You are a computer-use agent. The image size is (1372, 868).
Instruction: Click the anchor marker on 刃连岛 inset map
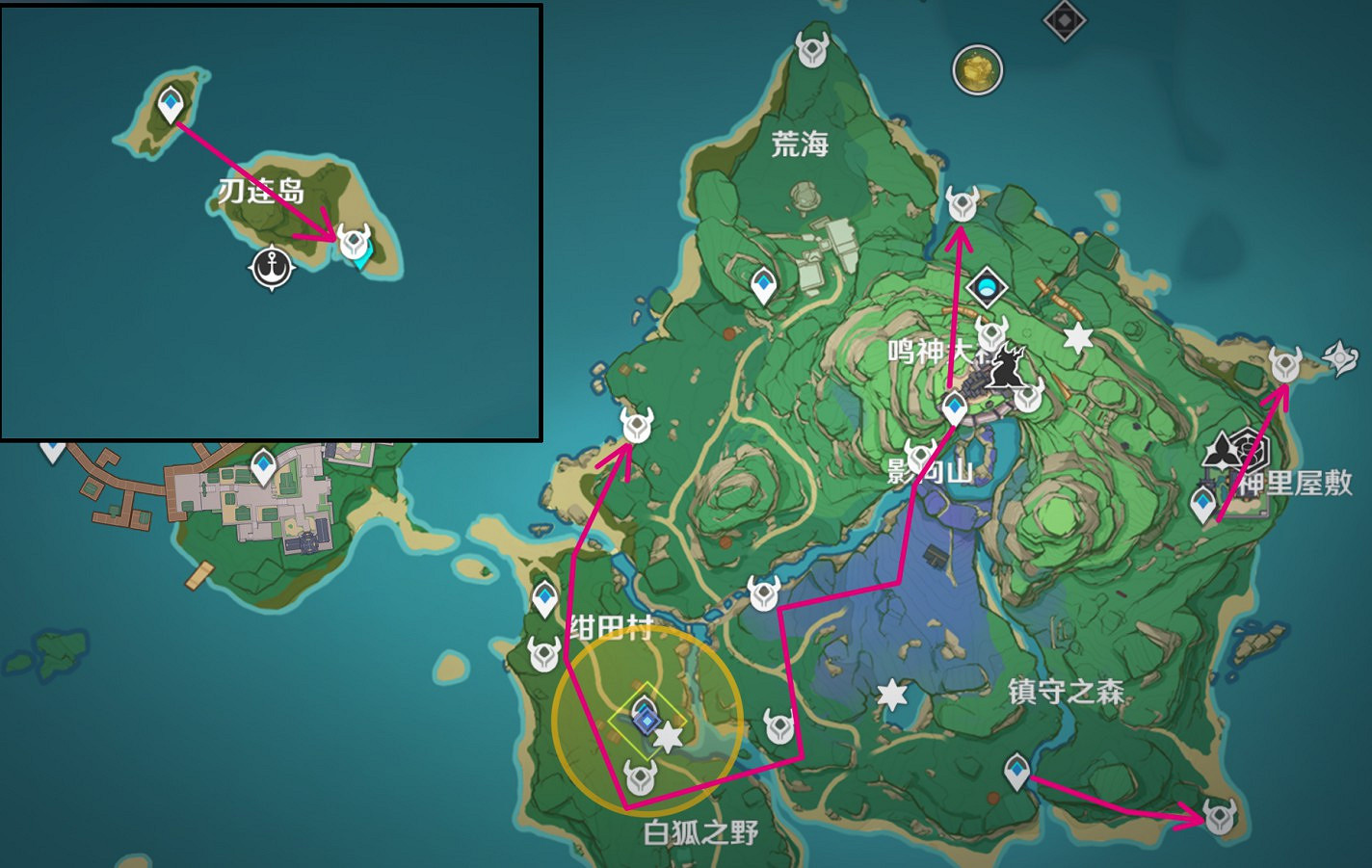pyautogui.click(x=271, y=268)
